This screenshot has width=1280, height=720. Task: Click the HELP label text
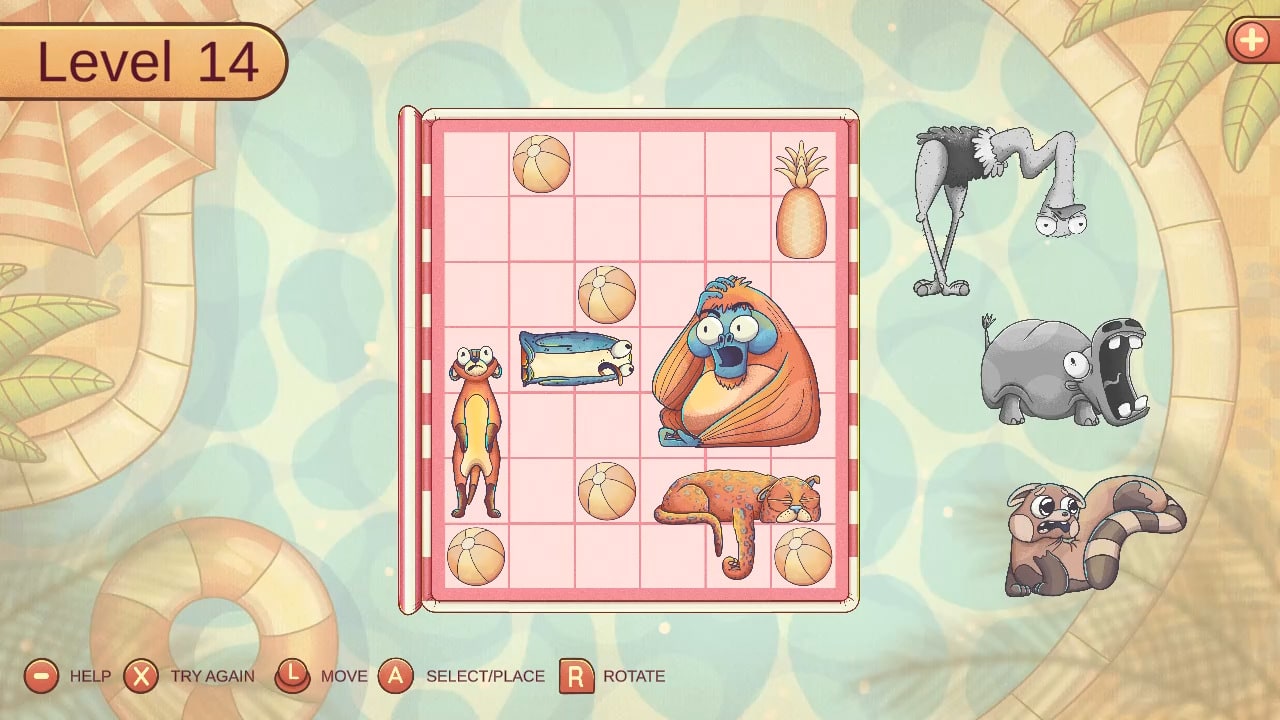(90, 676)
